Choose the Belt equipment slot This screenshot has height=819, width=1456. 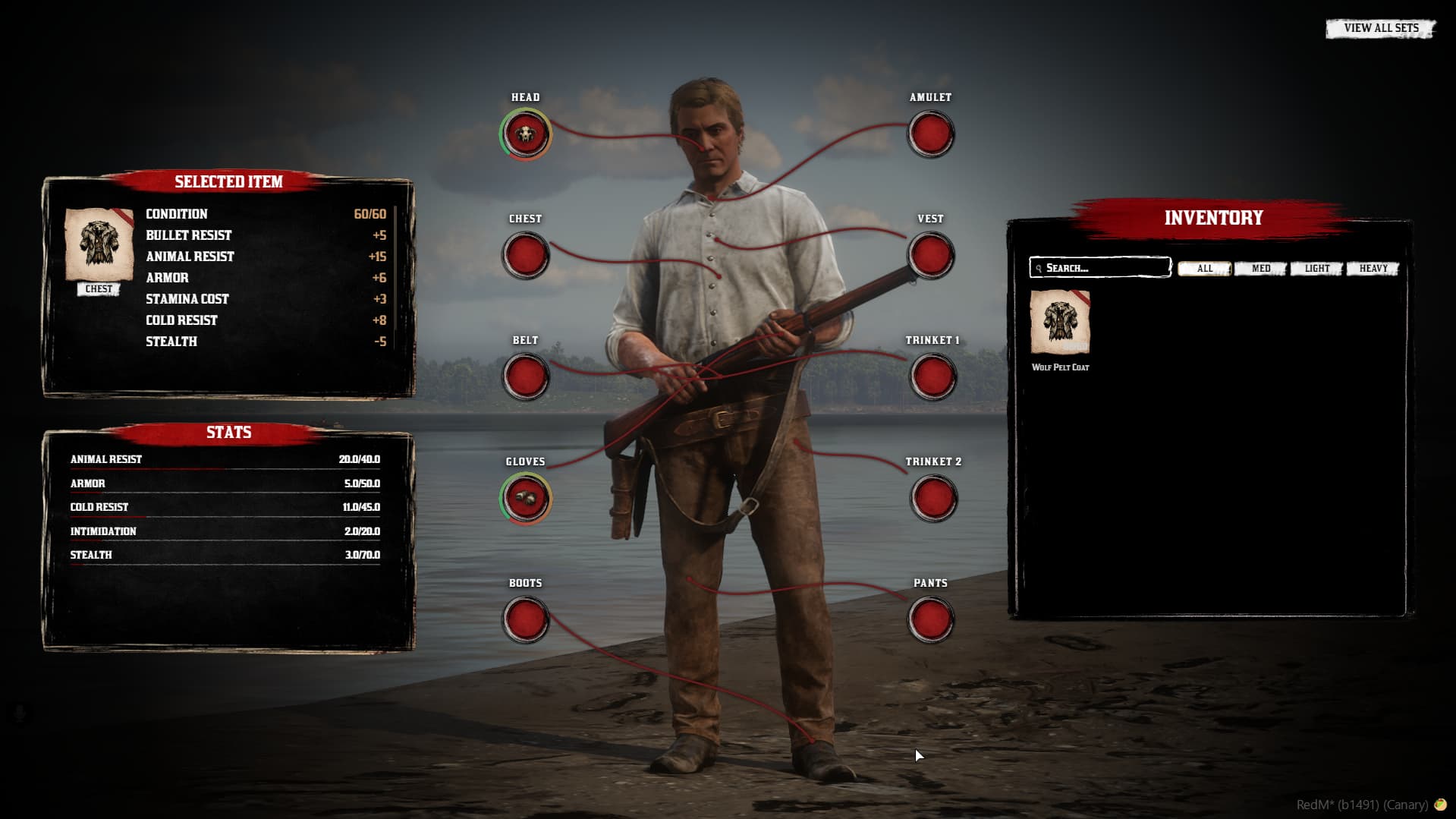525,377
